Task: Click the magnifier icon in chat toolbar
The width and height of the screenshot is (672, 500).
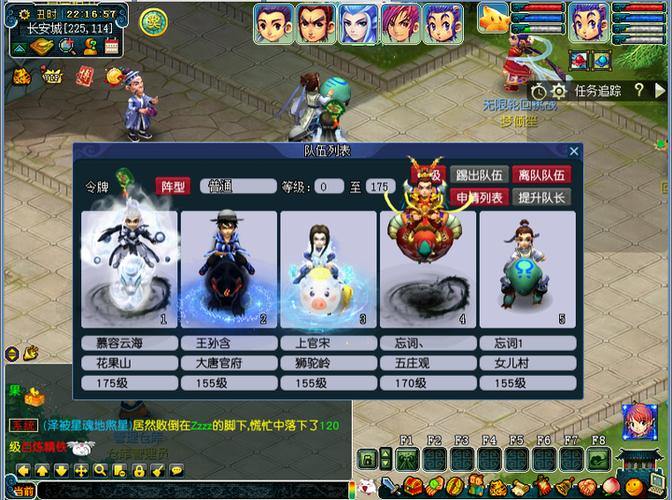Action: pyautogui.click(x=100, y=470)
